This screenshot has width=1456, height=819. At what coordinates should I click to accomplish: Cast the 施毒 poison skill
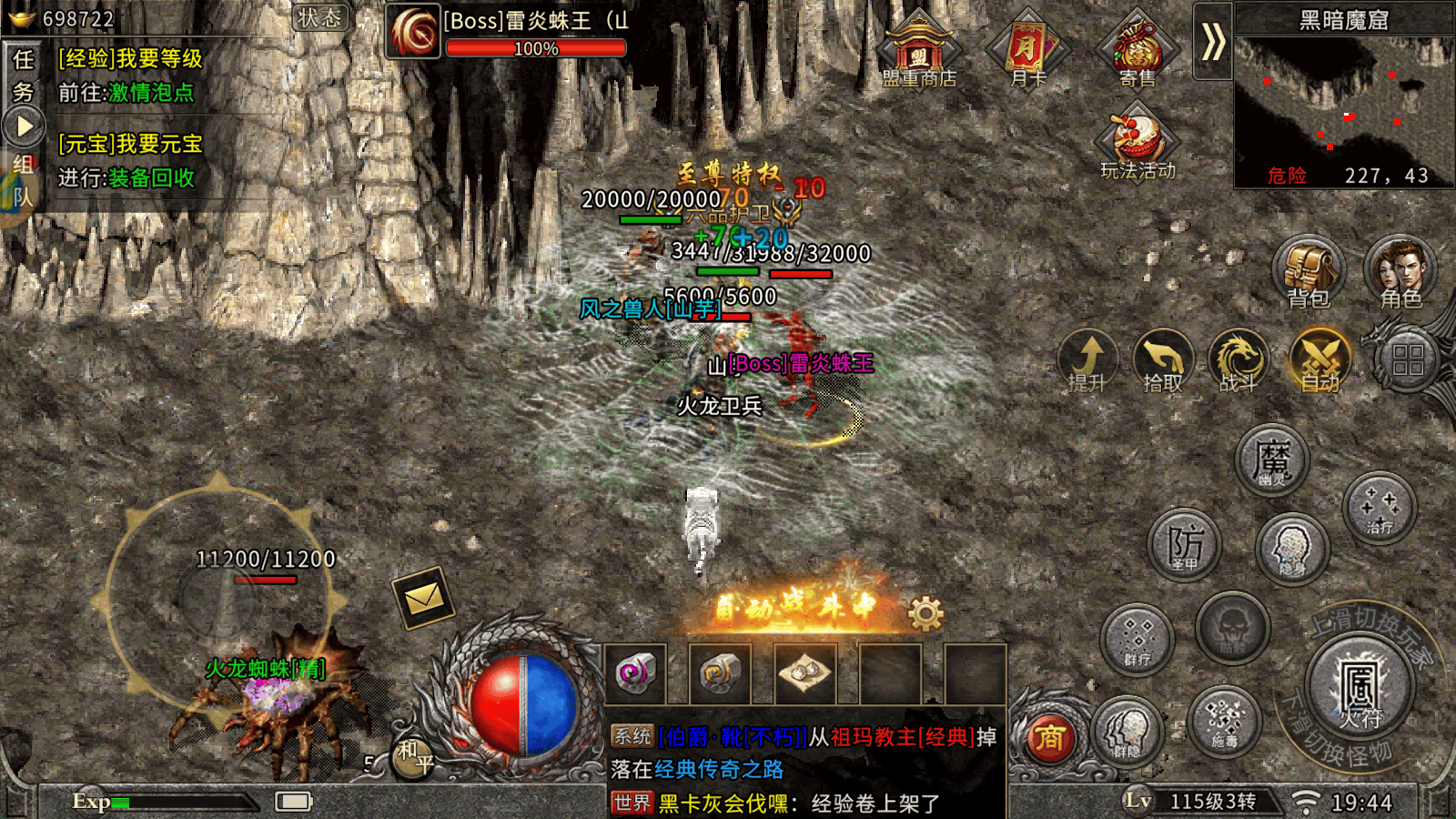coord(1224,721)
